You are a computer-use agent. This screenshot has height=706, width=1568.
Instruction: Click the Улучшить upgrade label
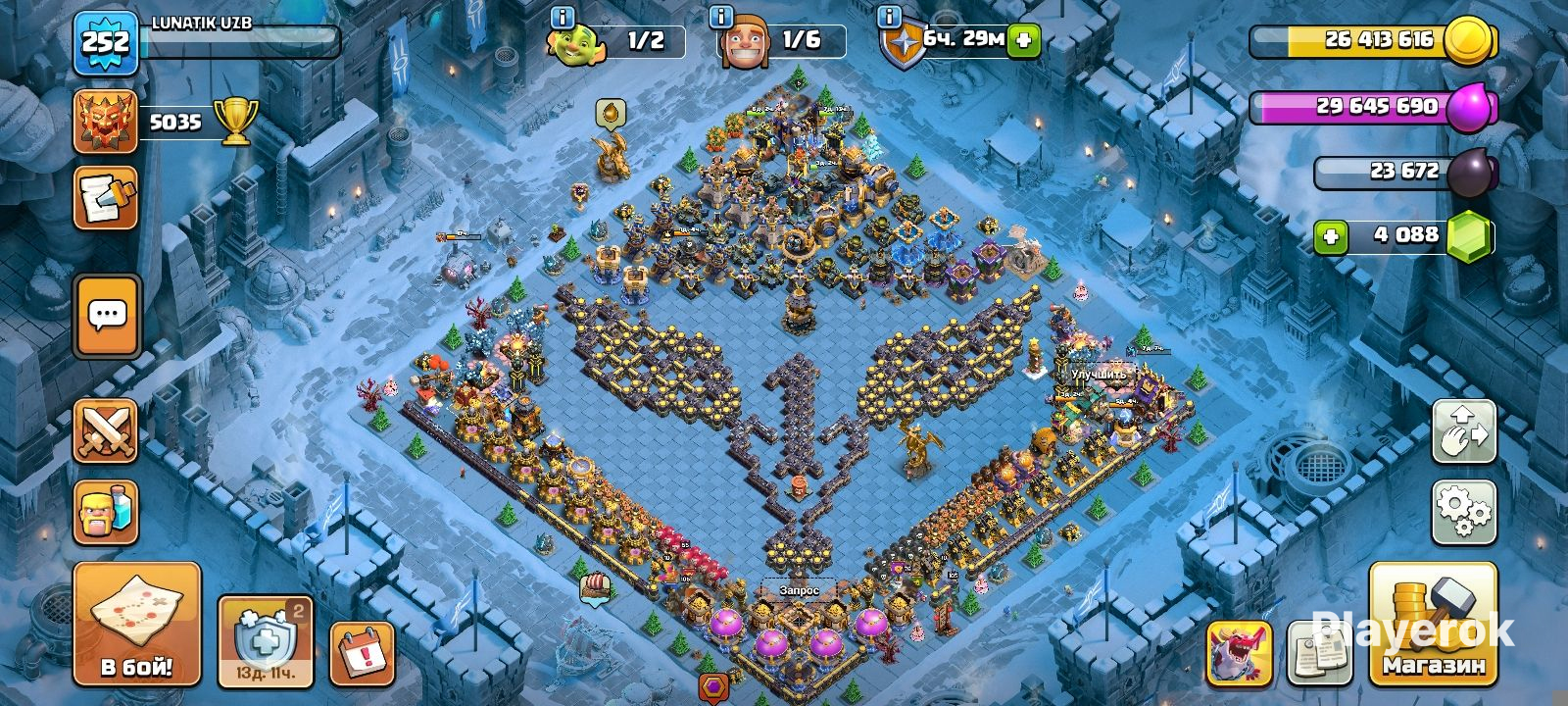coord(1100,375)
